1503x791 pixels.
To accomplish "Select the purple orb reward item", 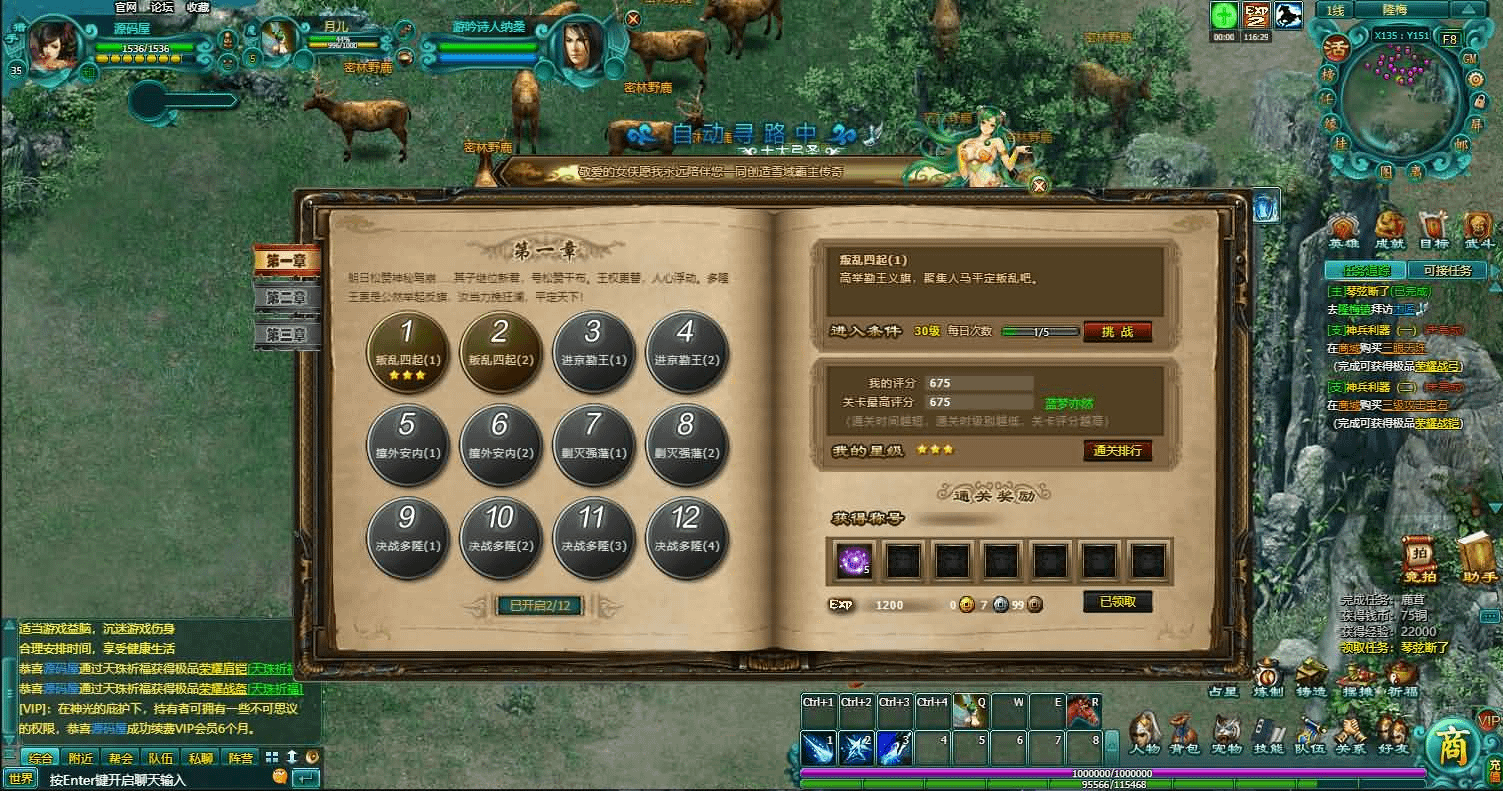I will point(854,561).
